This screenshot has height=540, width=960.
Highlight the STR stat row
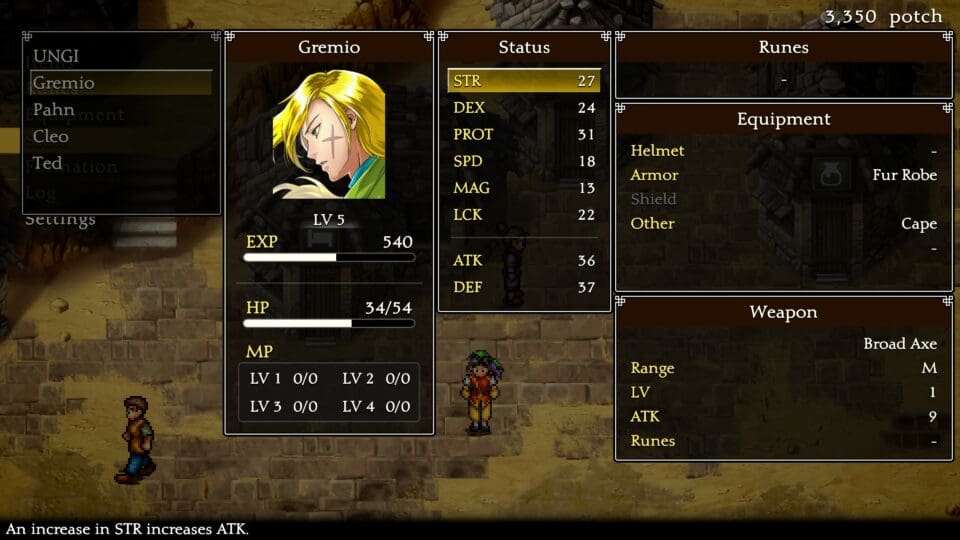click(523, 81)
